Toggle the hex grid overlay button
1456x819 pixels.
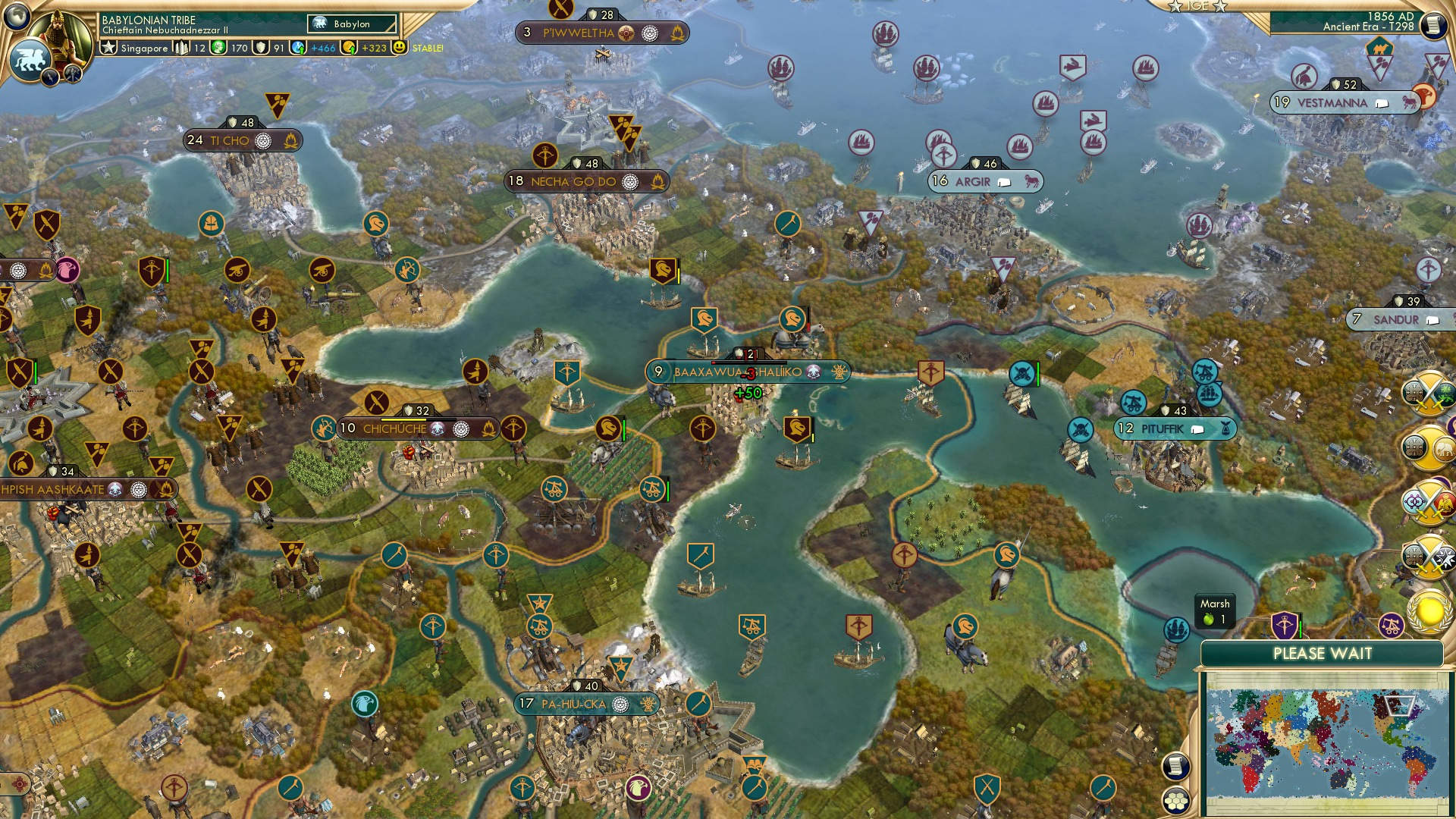pos(1175,802)
